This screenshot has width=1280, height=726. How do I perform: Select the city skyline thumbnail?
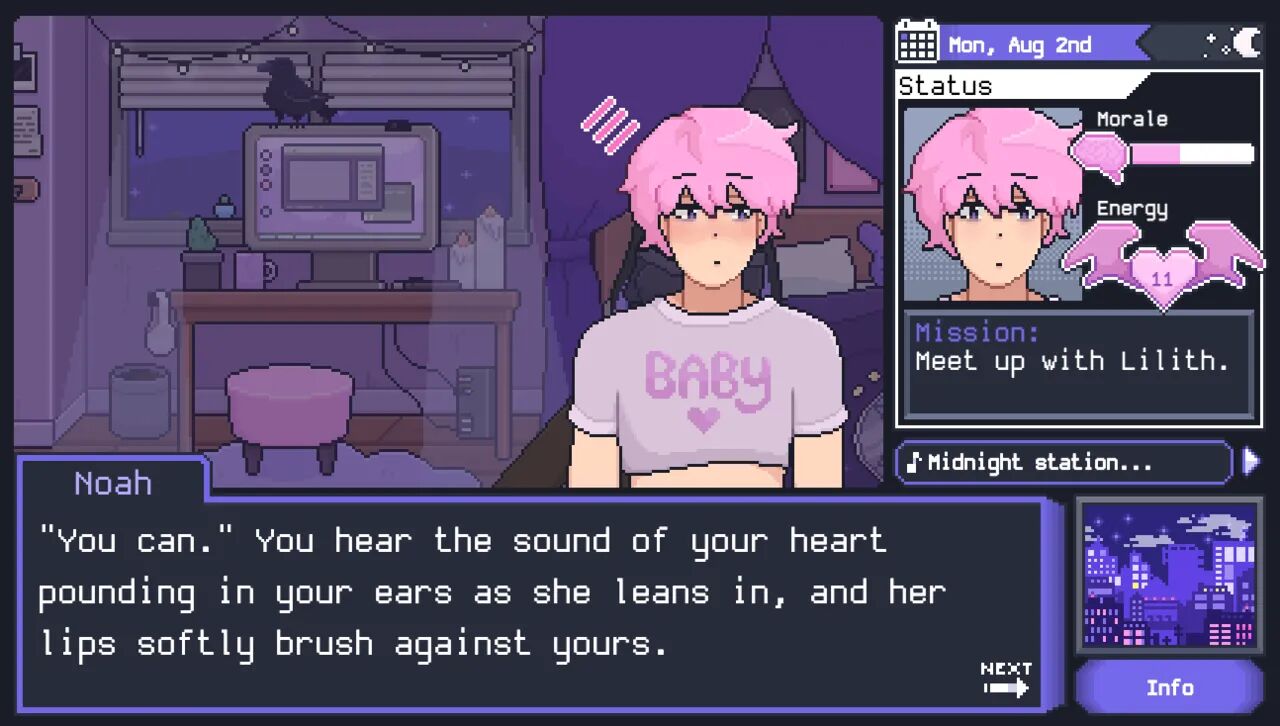click(1169, 576)
